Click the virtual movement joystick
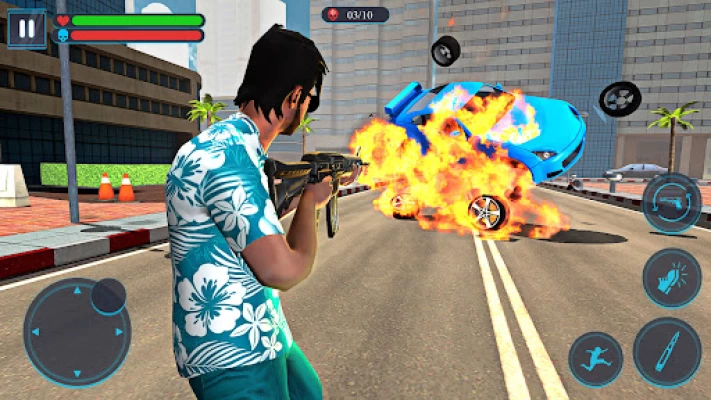This screenshot has height=400, width=711. pos(76,332)
